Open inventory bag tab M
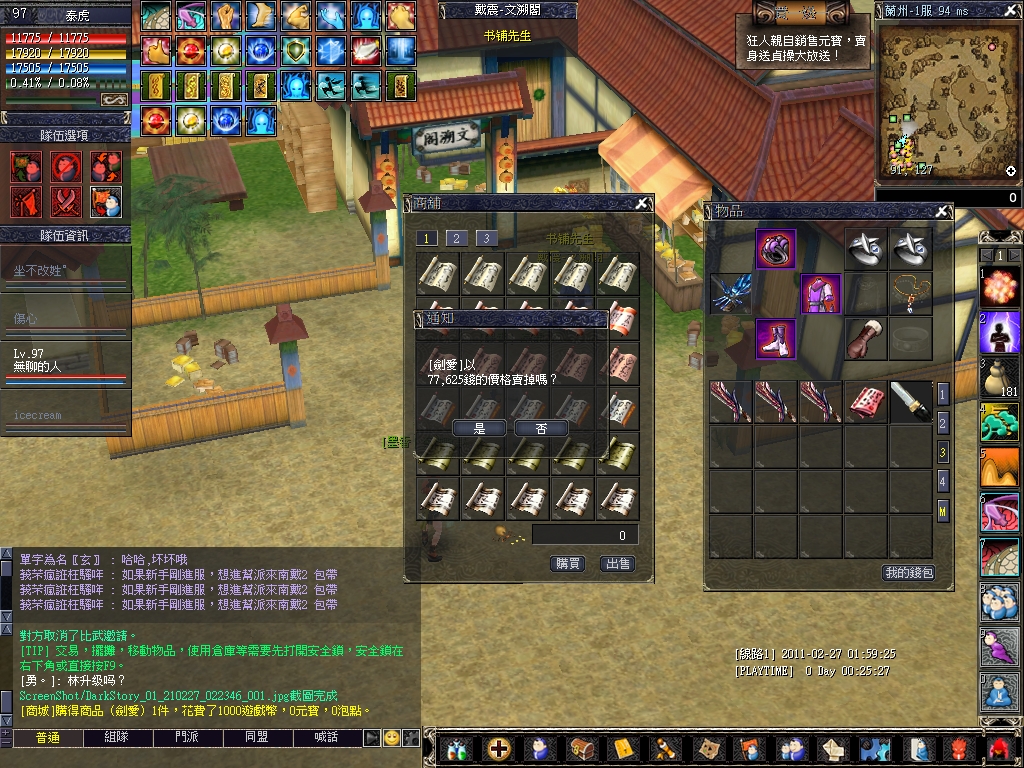The height and width of the screenshot is (768, 1024). click(942, 512)
